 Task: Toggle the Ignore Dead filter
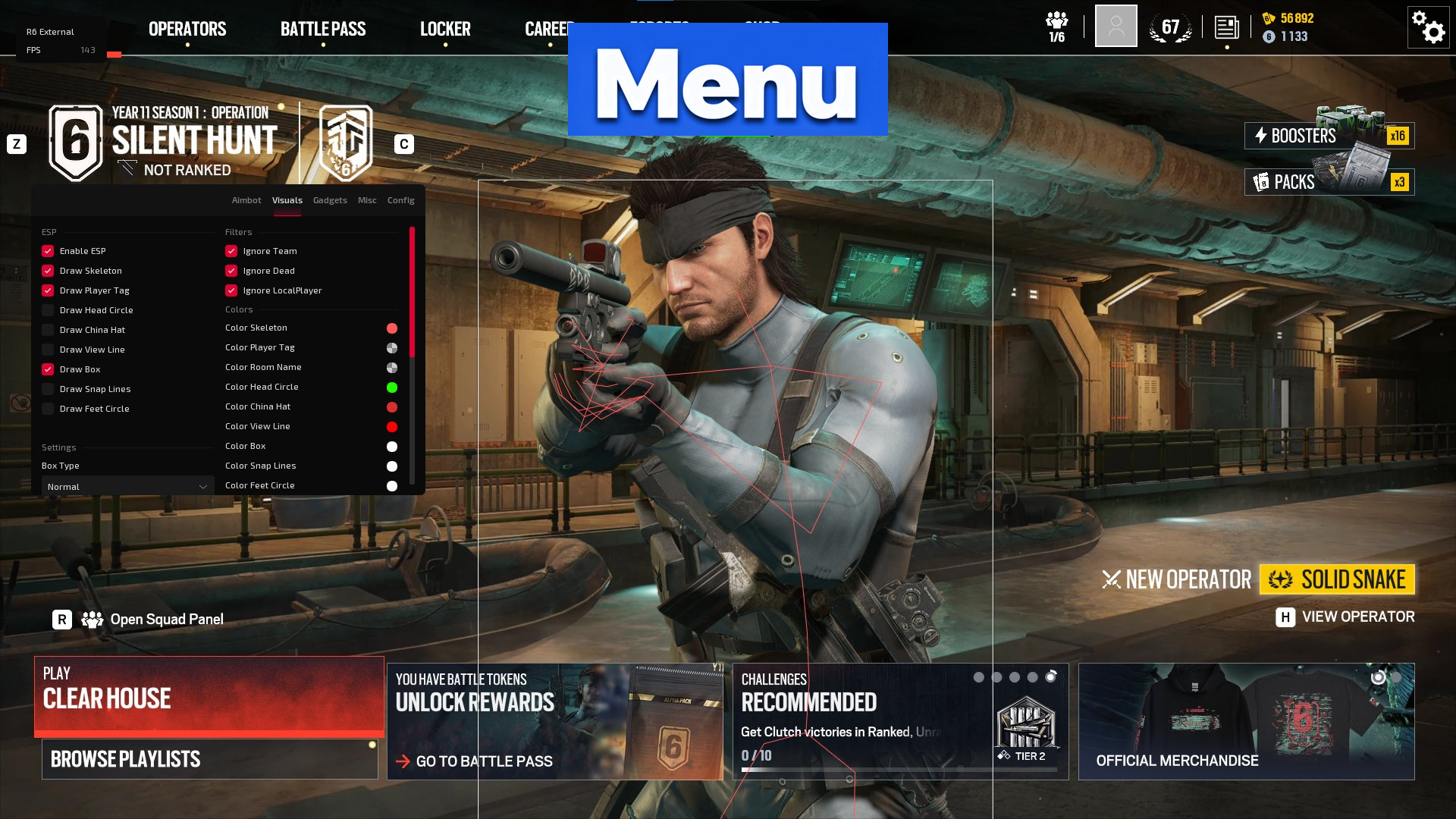point(231,271)
